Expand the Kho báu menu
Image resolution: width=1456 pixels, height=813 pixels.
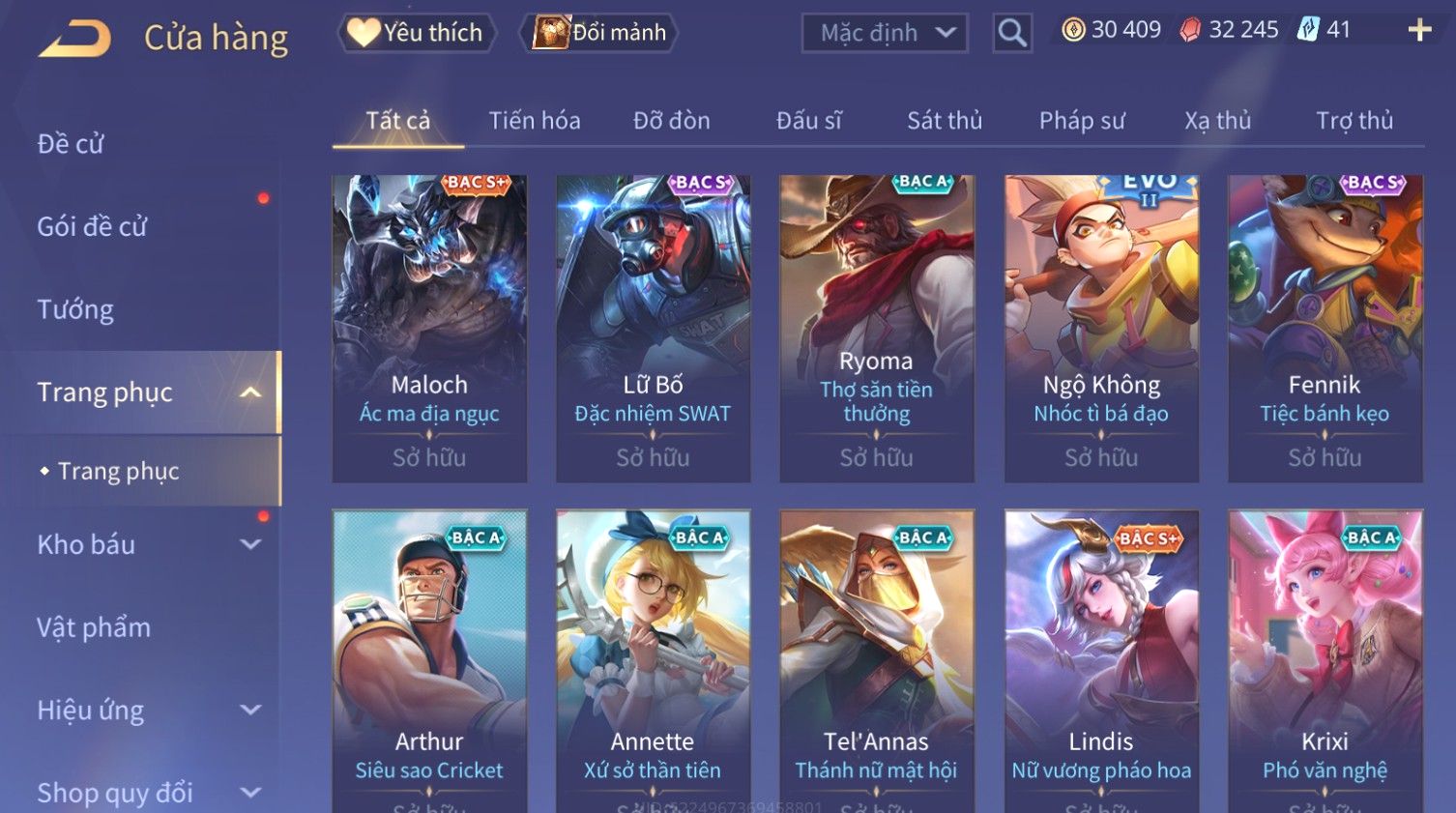[x=145, y=545]
